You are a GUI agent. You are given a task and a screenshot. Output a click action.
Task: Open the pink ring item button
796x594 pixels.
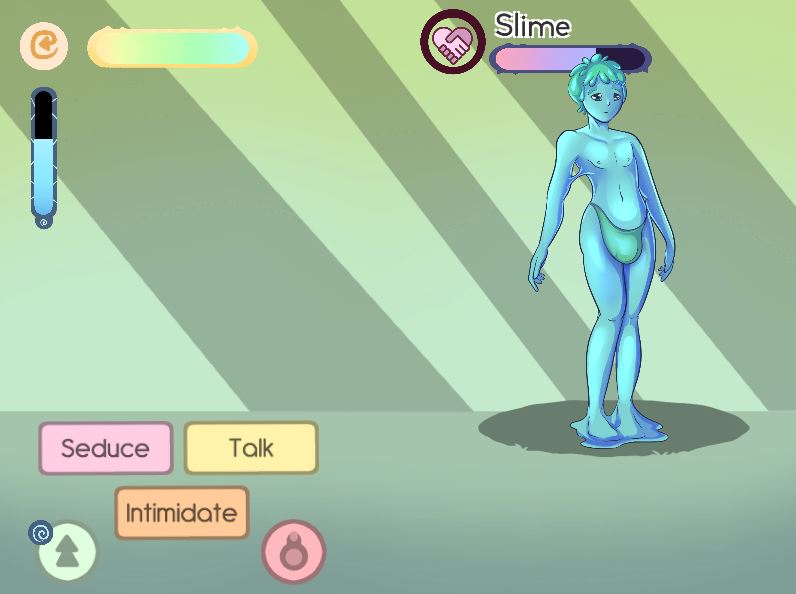294,551
